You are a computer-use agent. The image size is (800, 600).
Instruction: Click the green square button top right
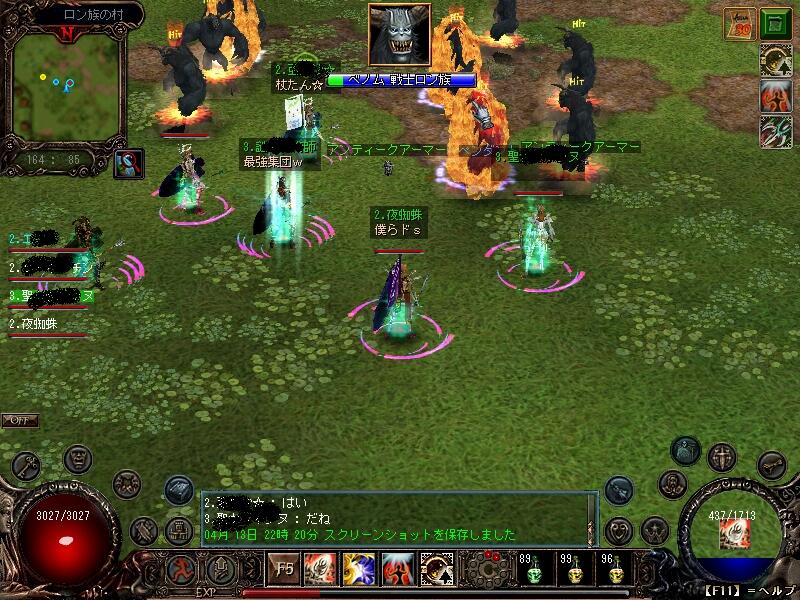coord(774,24)
